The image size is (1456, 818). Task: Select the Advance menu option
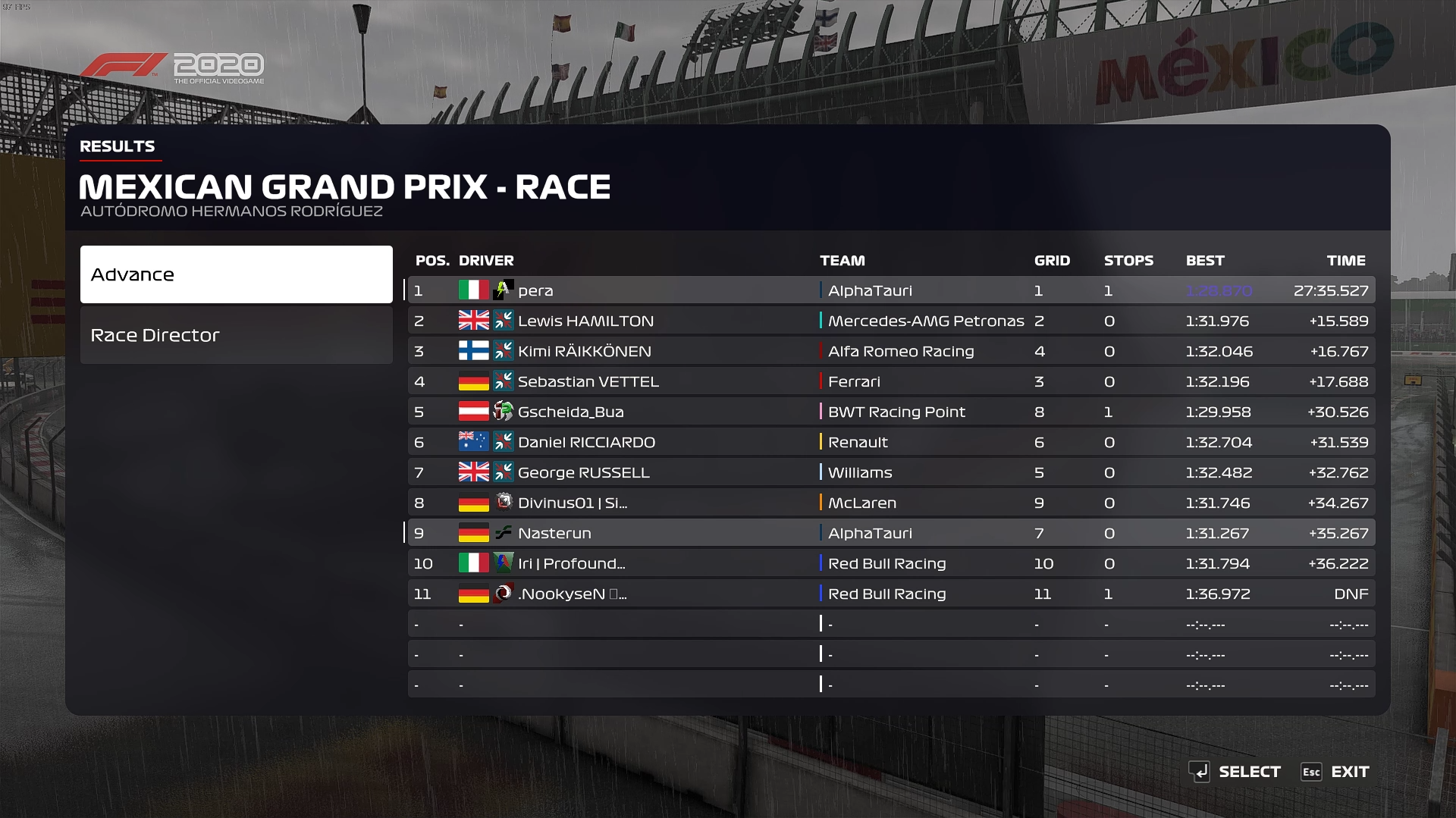[x=236, y=274]
